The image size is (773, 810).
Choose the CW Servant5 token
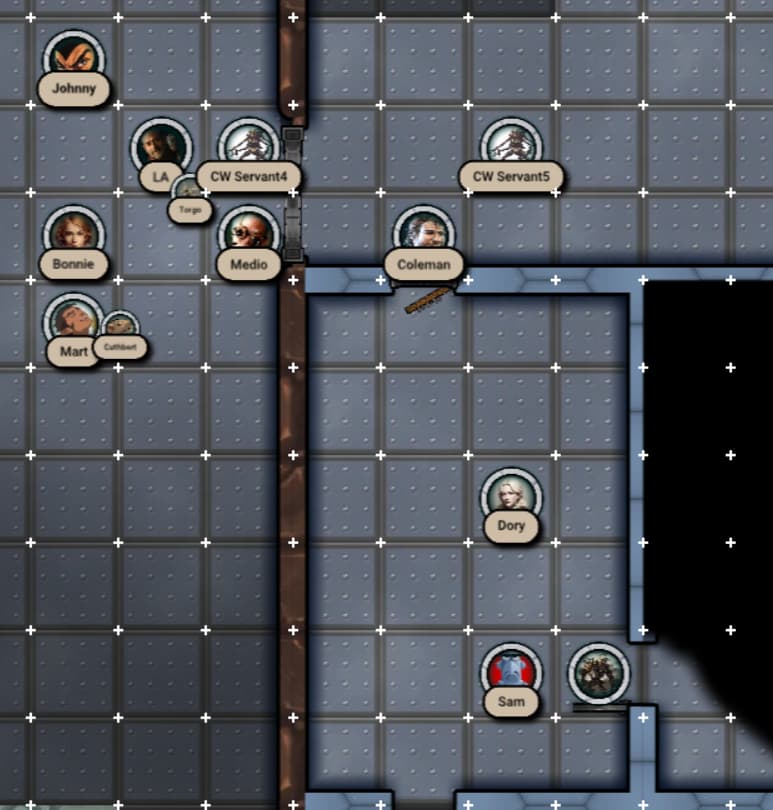[511, 146]
